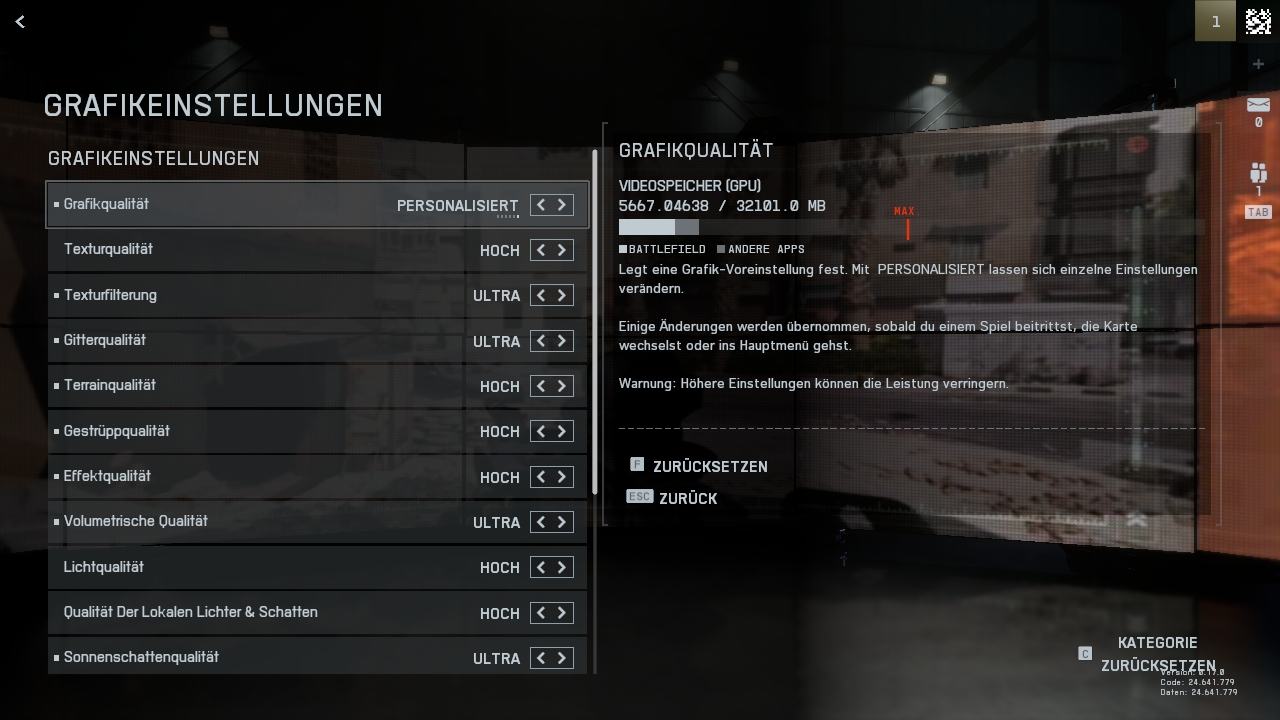The height and width of the screenshot is (720, 1280).
Task: Click the plus icon below the avatar
Action: point(1258,64)
